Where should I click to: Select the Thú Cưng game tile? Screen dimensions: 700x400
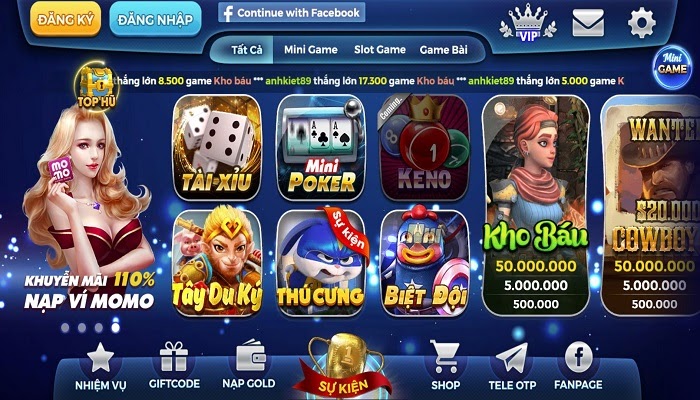(x=320, y=262)
